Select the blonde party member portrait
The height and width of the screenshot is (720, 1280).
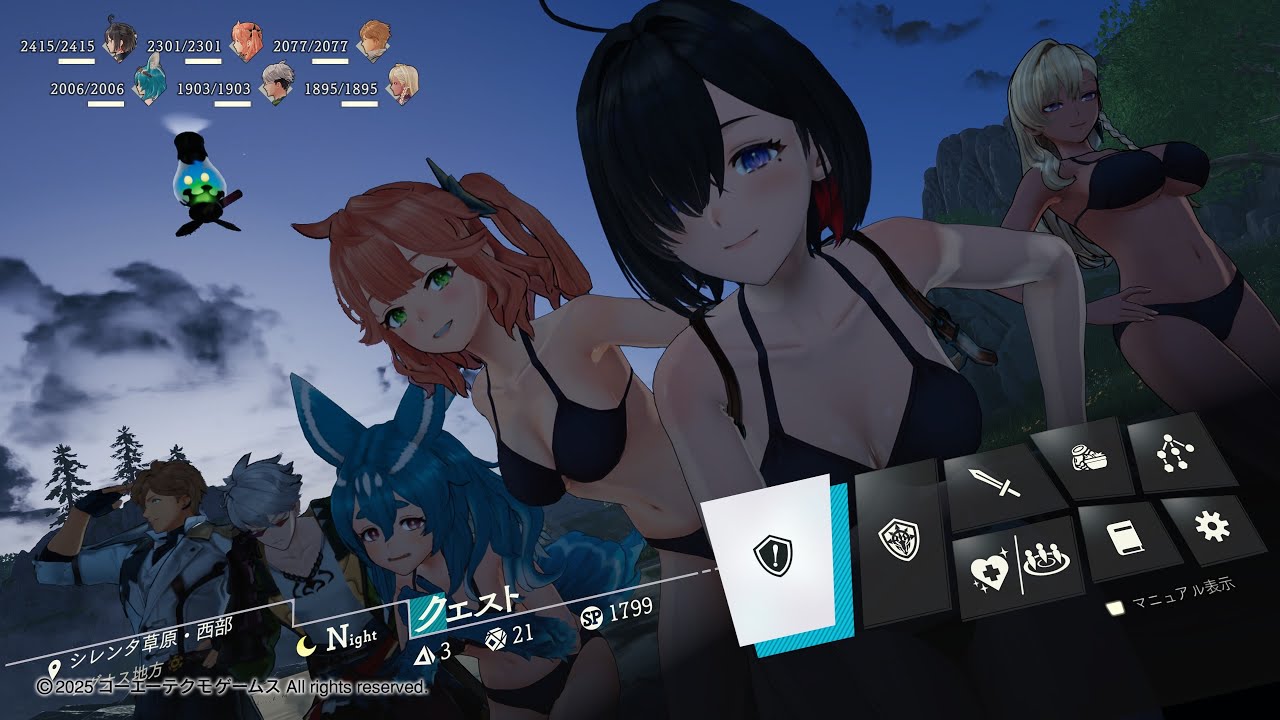click(x=403, y=84)
